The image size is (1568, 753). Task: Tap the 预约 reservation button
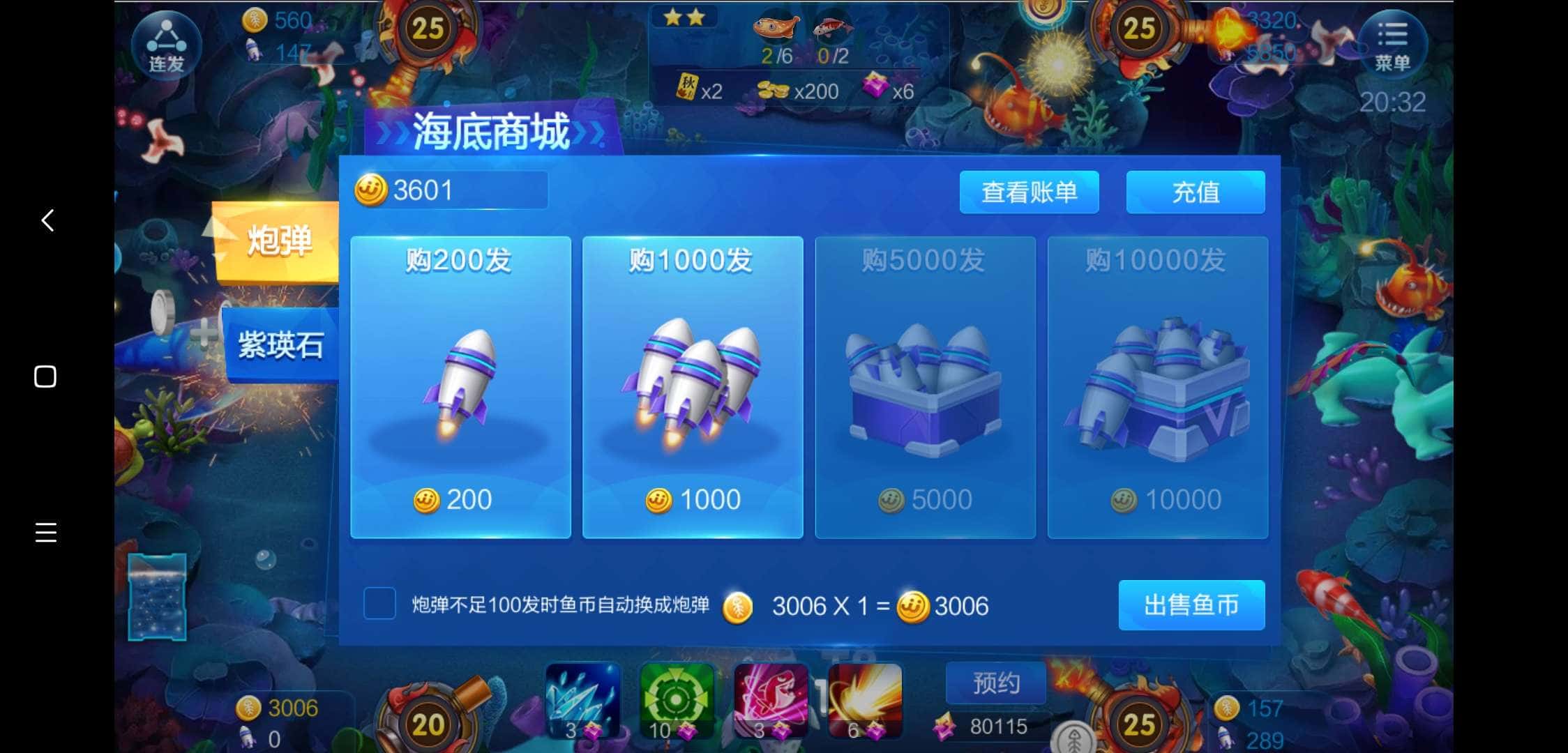click(x=995, y=683)
